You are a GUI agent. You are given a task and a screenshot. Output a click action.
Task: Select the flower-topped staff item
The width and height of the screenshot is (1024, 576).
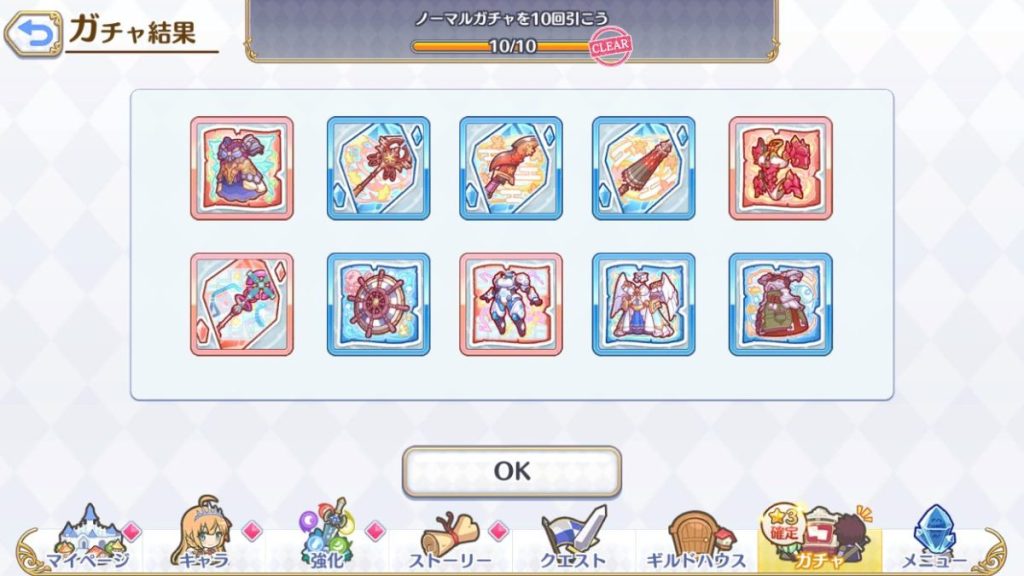point(378,168)
